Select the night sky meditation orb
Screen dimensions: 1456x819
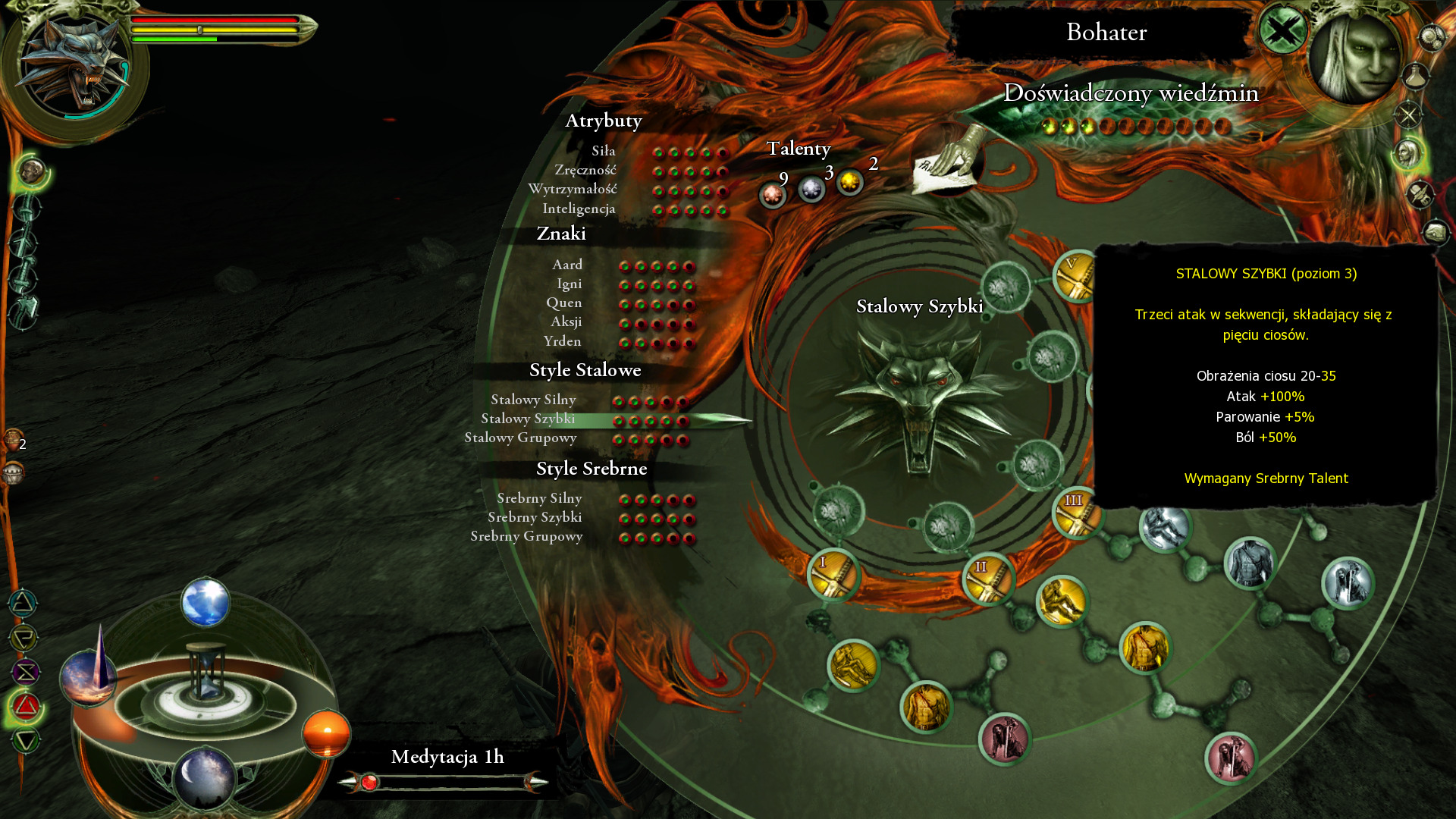pos(204,777)
